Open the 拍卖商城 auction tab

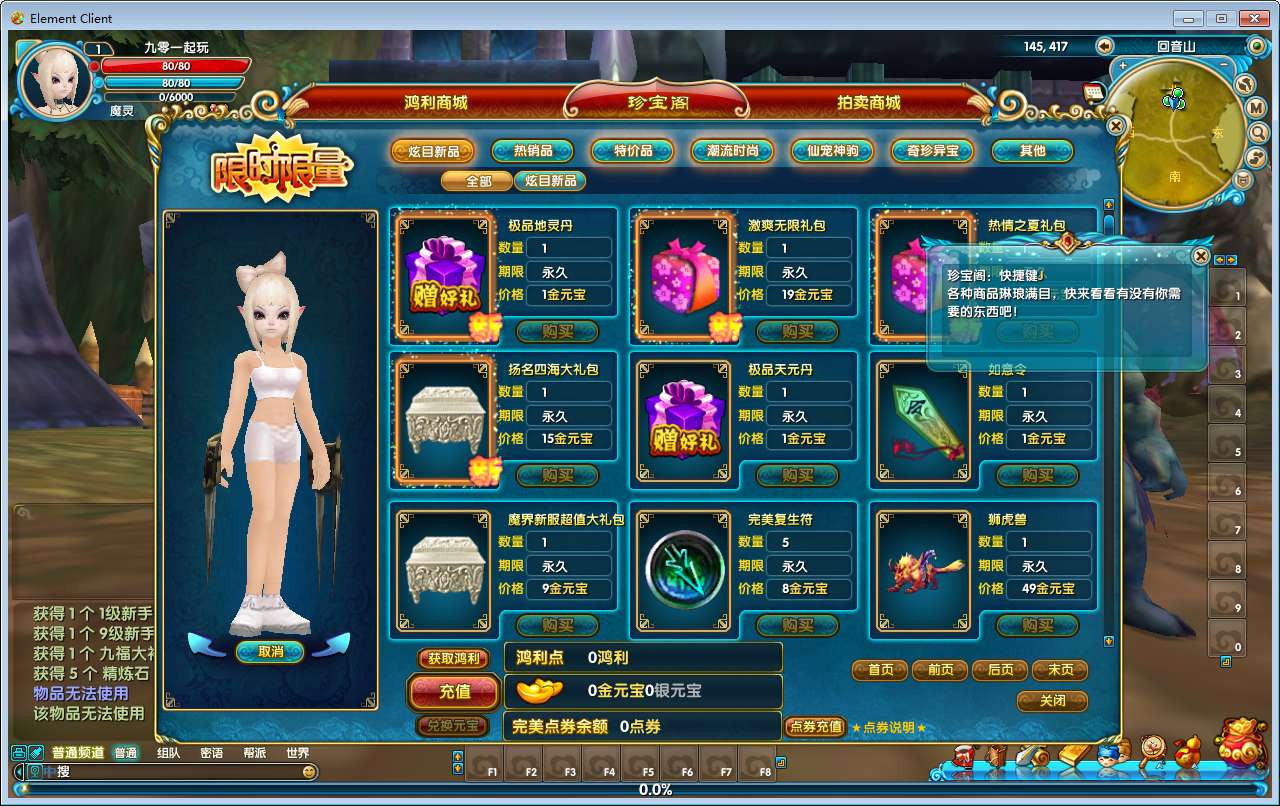click(x=868, y=102)
